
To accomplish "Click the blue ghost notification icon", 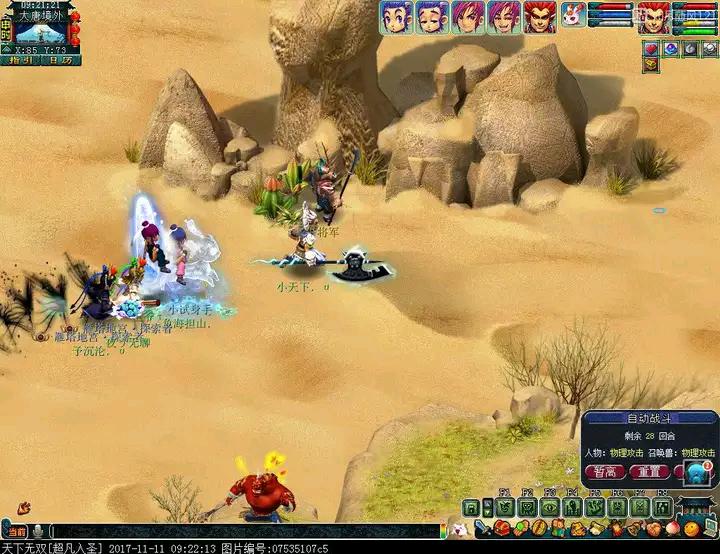I will 696,474.
